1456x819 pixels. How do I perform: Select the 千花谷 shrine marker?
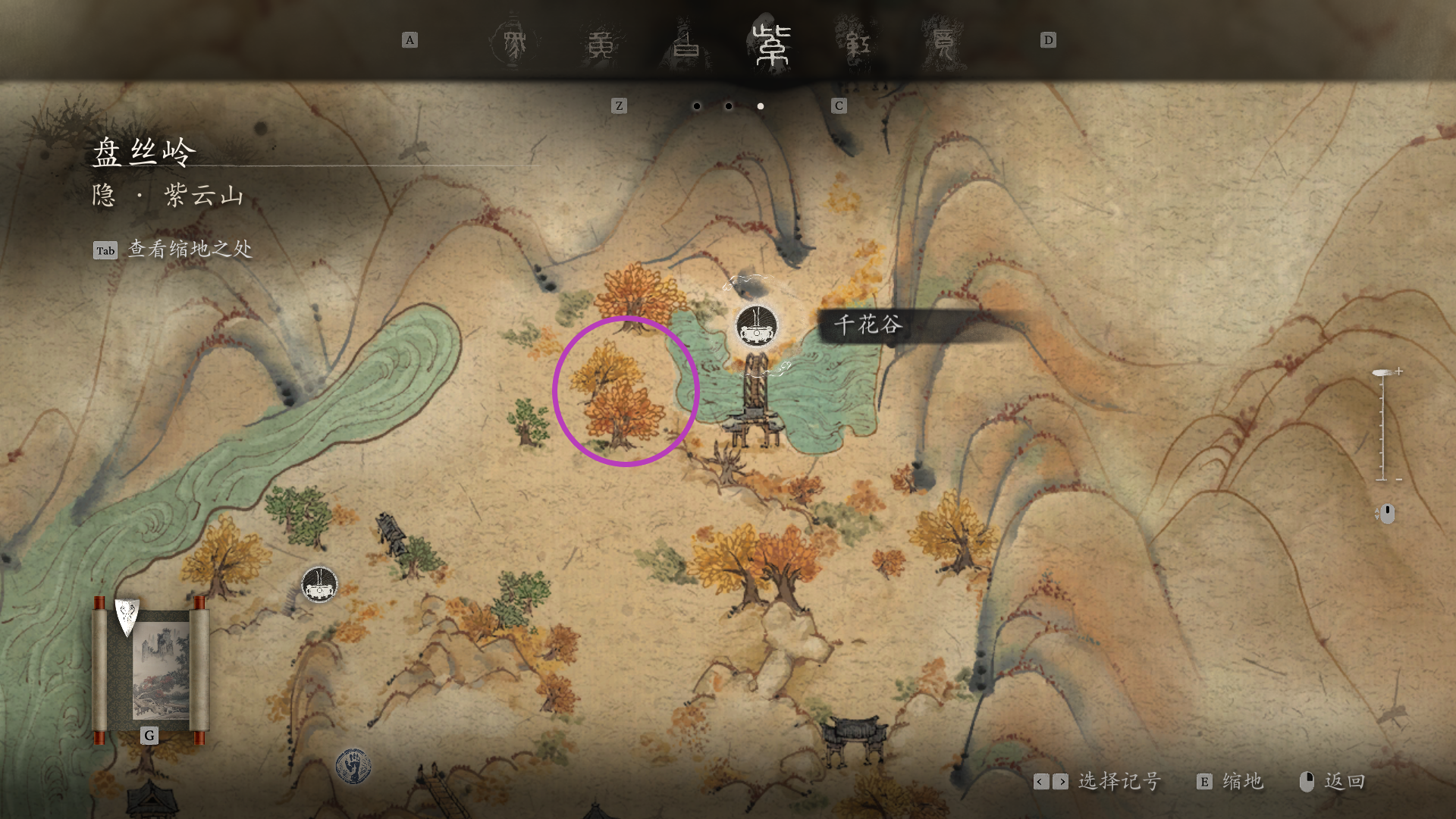tap(756, 327)
